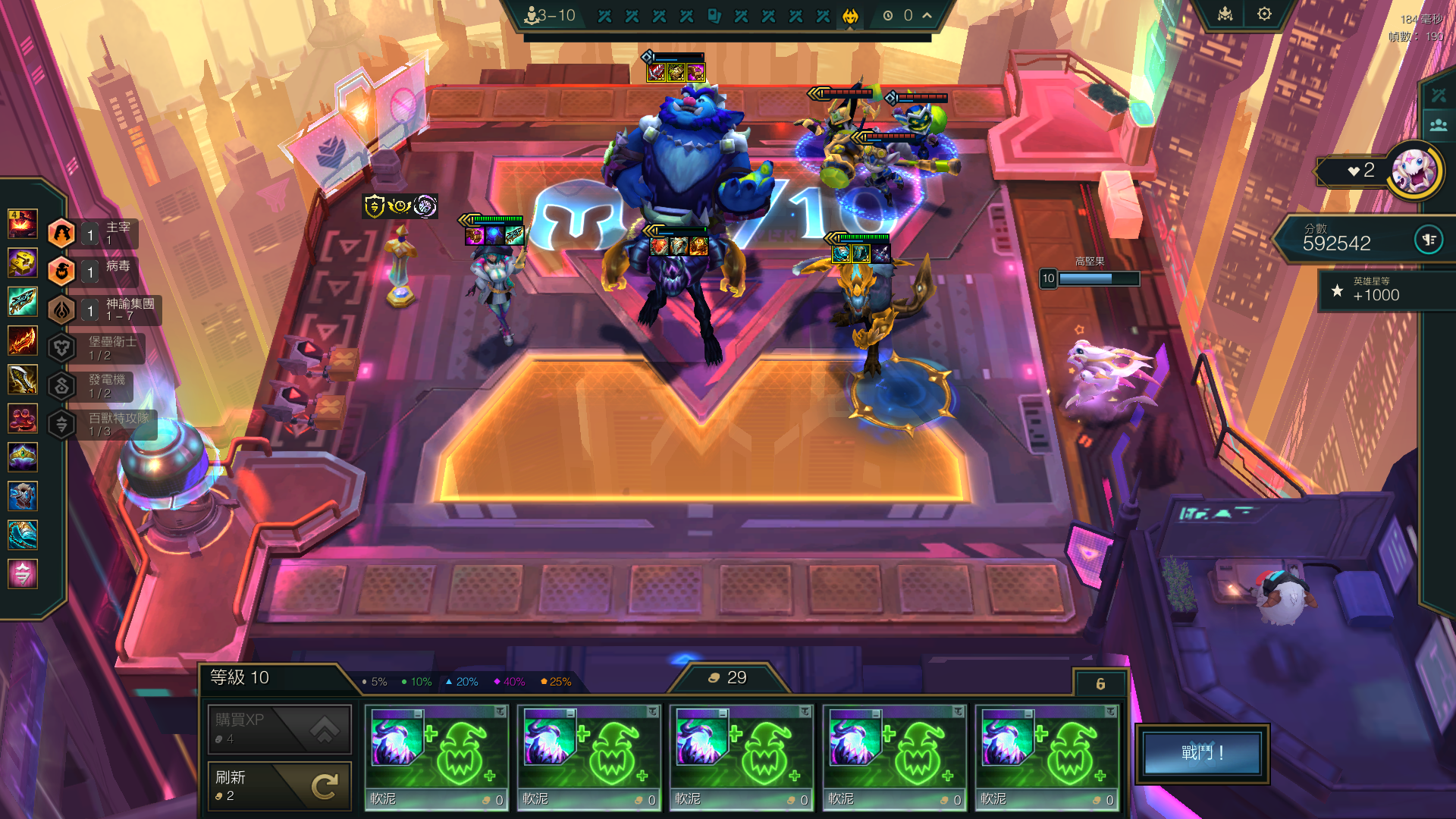Image resolution: width=1456 pixels, height=819 pixels.
Task: Open the score details icon next to 分數
Action: coord(1429,240)
